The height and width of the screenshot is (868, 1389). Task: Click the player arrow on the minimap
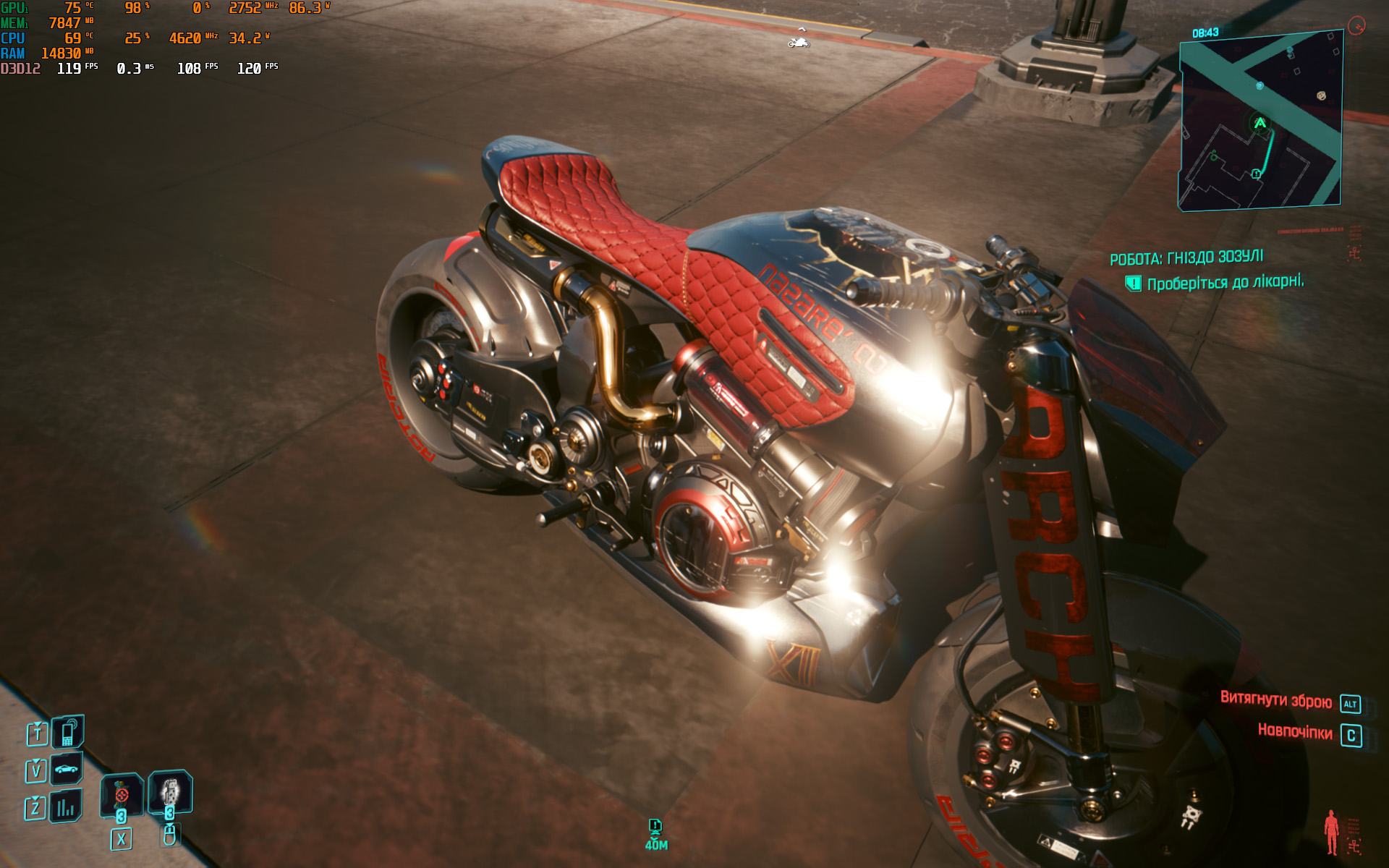(x=1260, y=123)
